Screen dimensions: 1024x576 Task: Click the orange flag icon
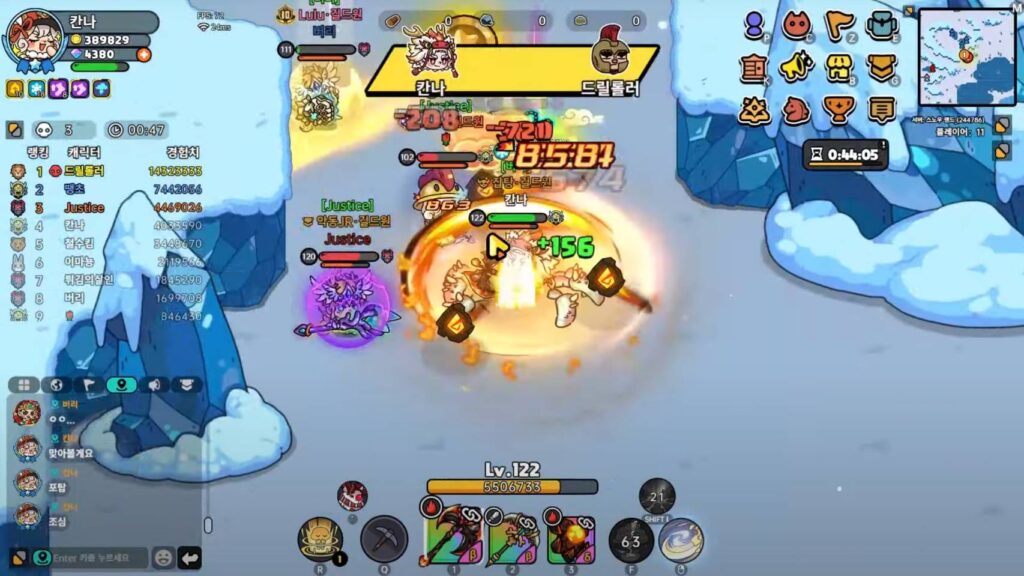click(839, 25)
